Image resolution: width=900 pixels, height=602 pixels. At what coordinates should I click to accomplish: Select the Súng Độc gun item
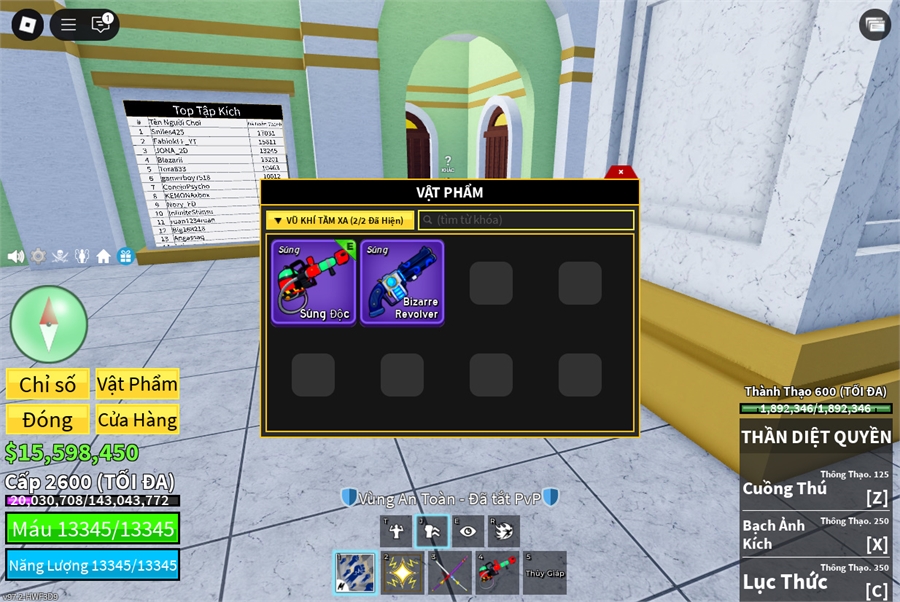pos(313,282)
